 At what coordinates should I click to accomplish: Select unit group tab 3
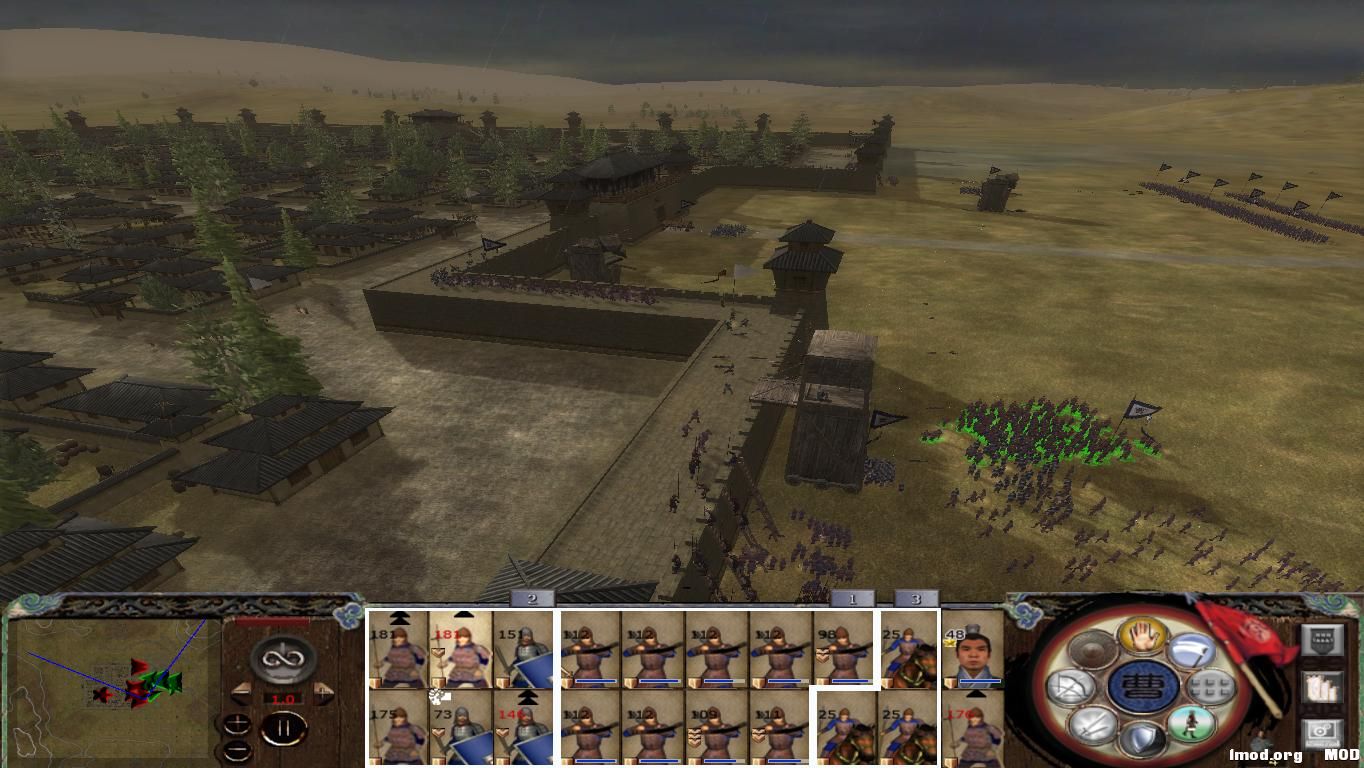click(915, 598)
